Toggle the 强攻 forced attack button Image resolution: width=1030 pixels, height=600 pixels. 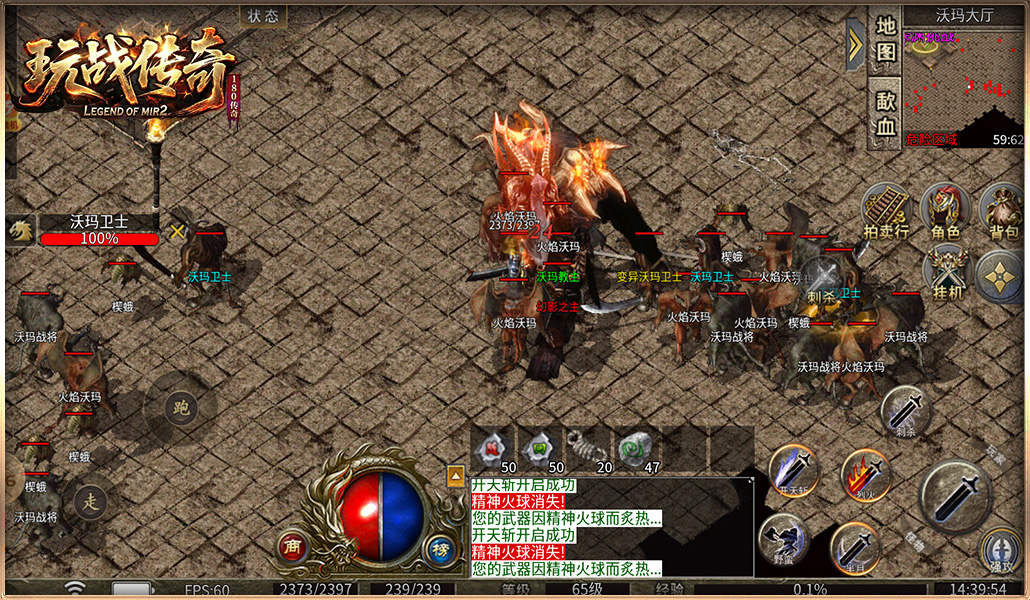pos(1000,550)
